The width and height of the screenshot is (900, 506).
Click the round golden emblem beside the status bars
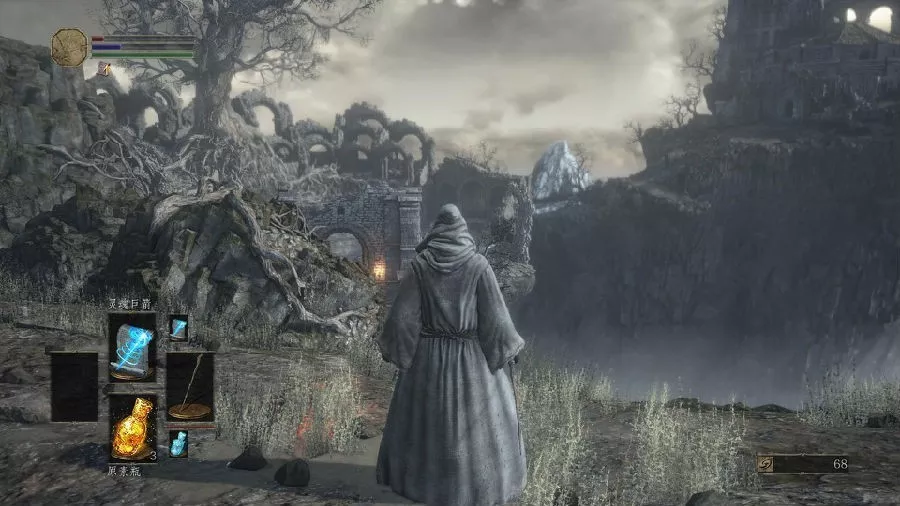[x=69, y=47]
